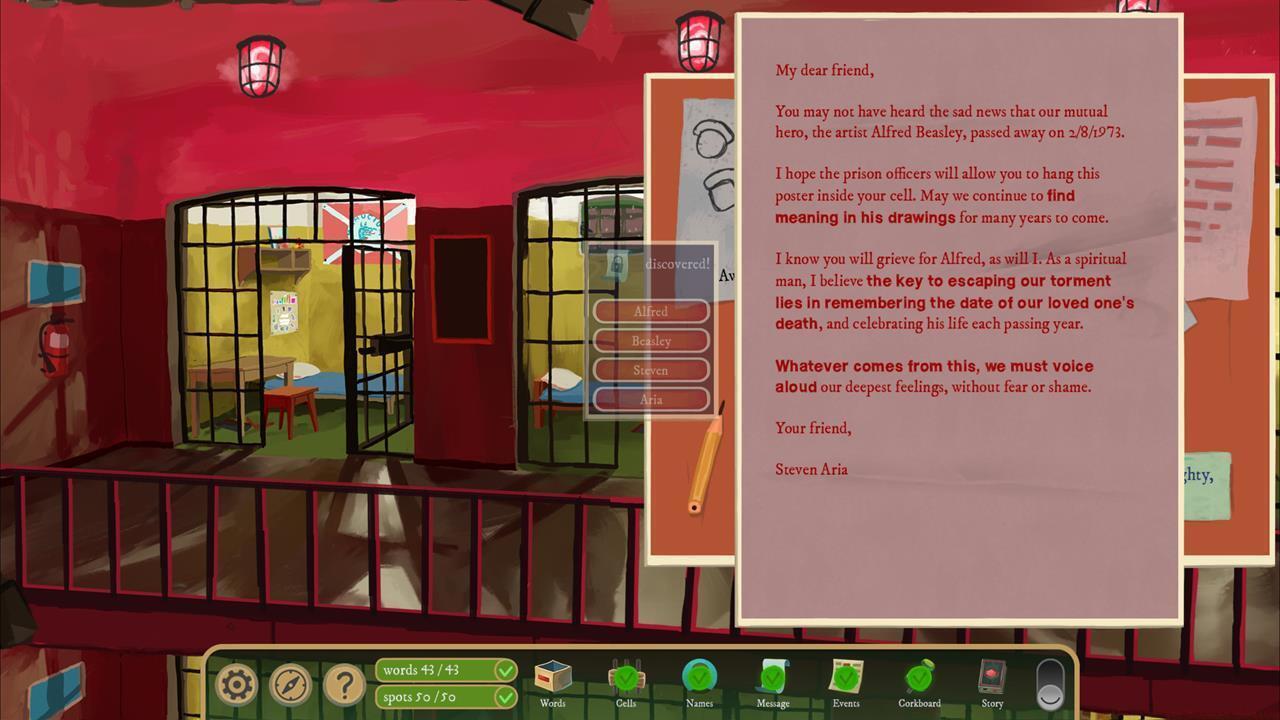Select the Aria name button
The width and height of the screenshot is (1280, 720).
pos(650,398)
